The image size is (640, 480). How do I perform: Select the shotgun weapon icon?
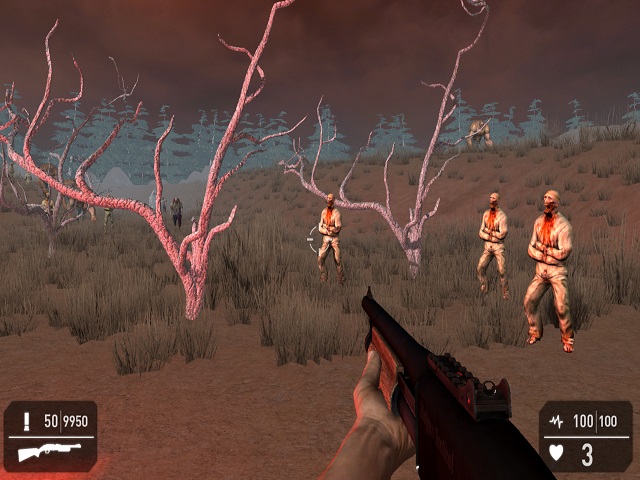pos(49,452)
